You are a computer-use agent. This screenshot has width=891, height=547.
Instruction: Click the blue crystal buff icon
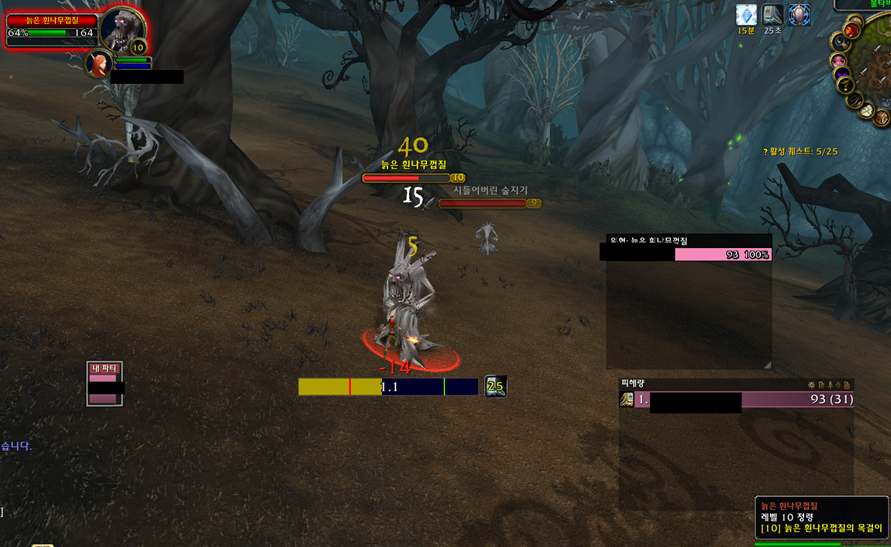(x=746, y=15)
